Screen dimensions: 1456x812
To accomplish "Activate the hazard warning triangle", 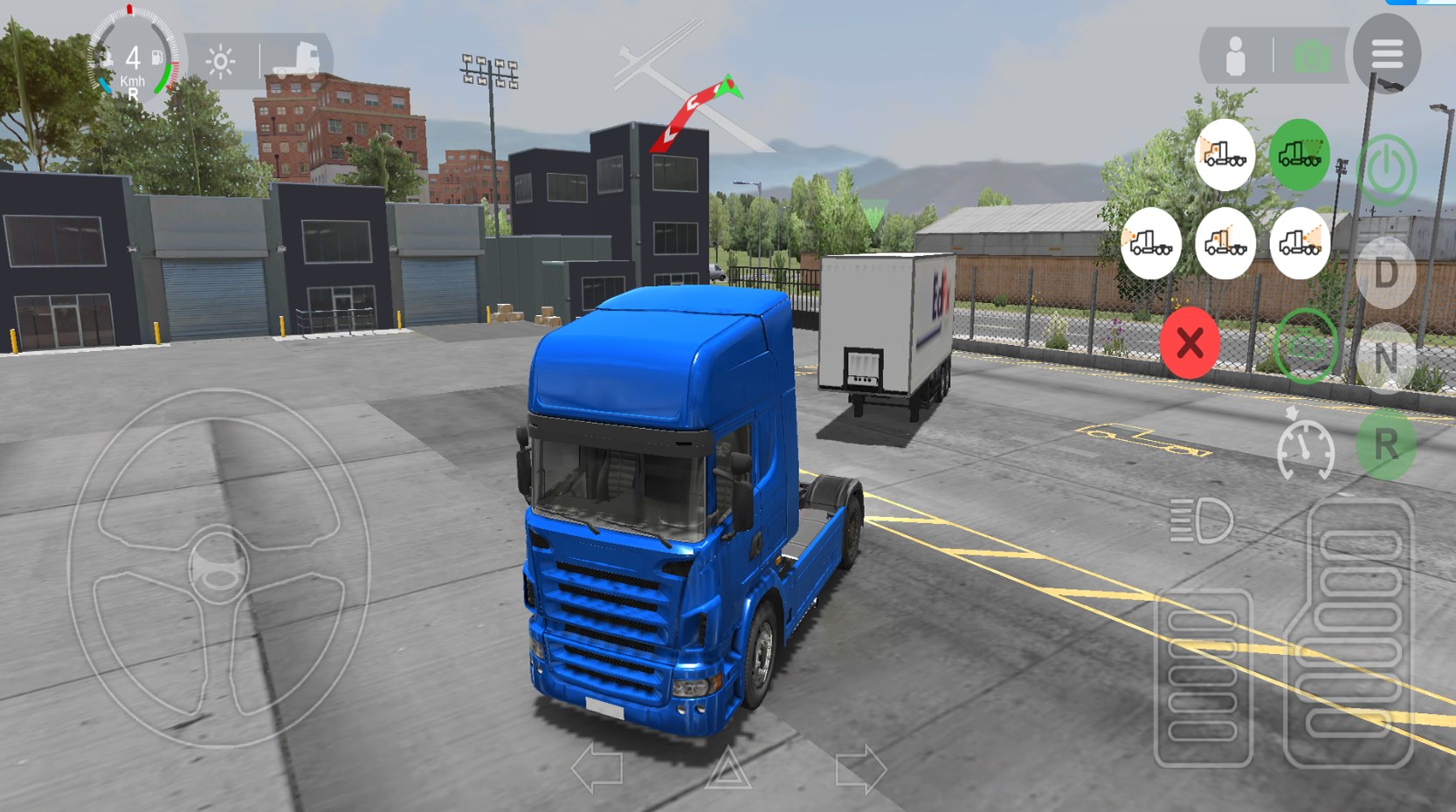I will click(x=728, y=768).
